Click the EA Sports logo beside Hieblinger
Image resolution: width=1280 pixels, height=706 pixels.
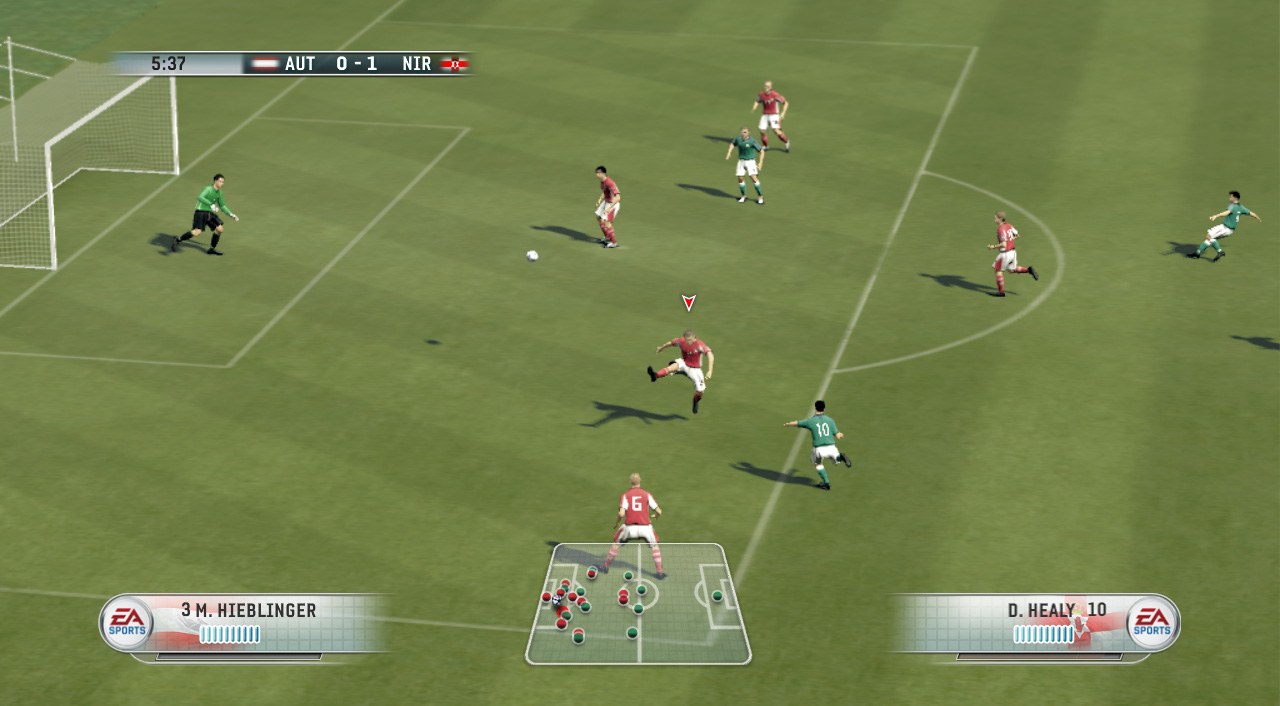(x=126, y=622)
